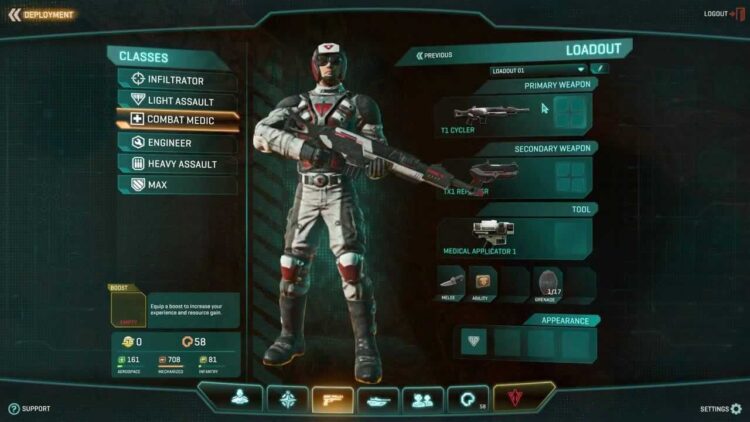Go back to Deployment screen
This screenshot has width=750, height=422.
41,15
